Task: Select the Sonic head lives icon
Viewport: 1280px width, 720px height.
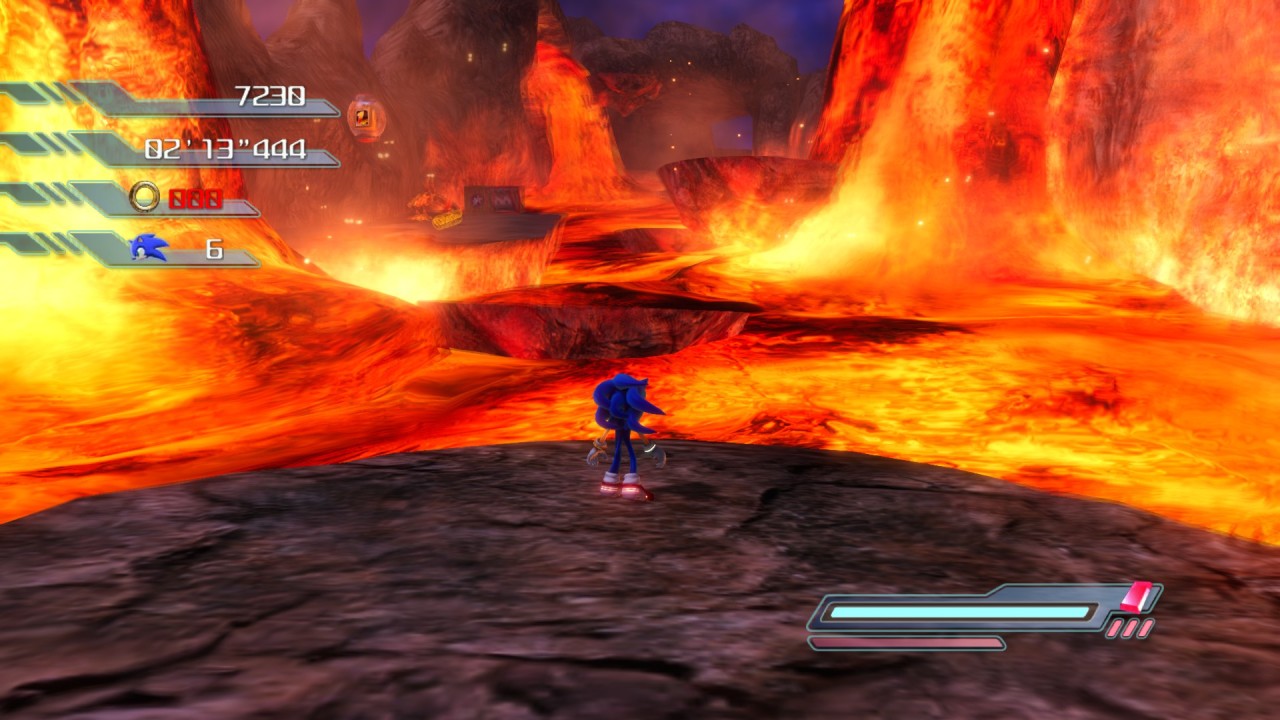Action: [x=149, y=247]
